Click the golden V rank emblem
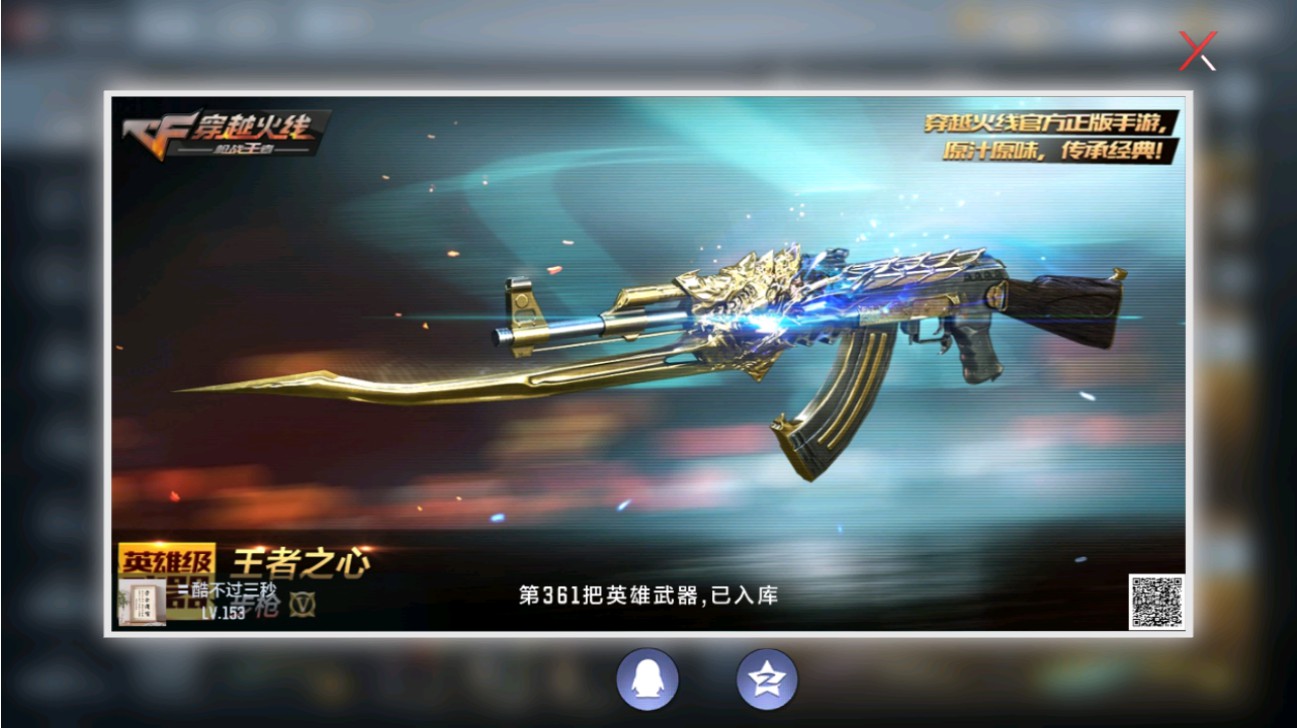1297x728 pixels. tap(302, 604)
